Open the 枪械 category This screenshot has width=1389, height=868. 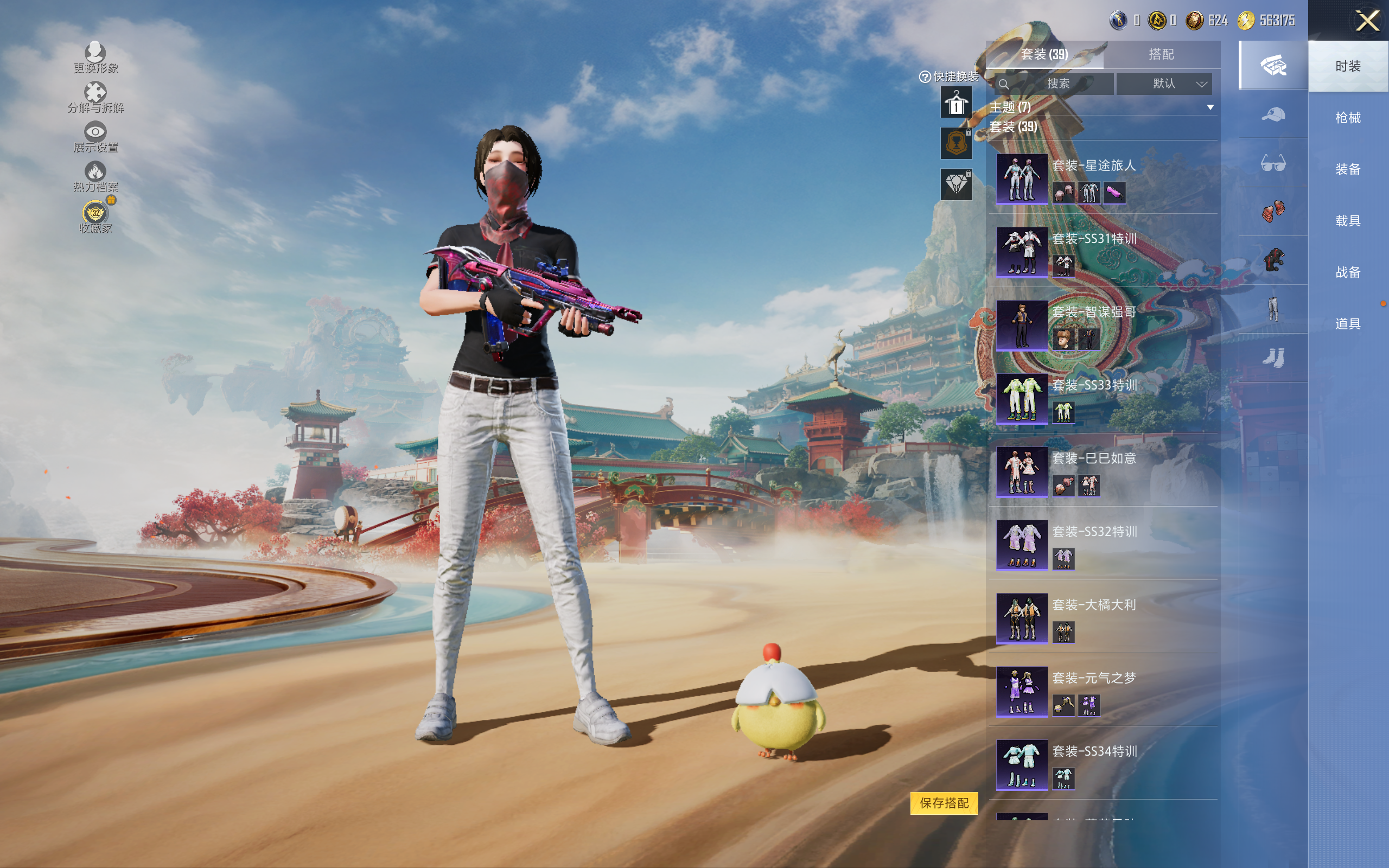(1348, 118)
